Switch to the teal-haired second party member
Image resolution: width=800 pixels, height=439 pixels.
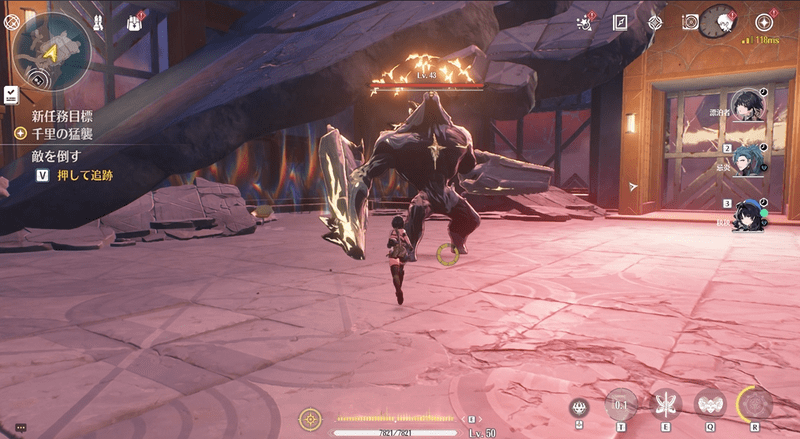point(746,160)
